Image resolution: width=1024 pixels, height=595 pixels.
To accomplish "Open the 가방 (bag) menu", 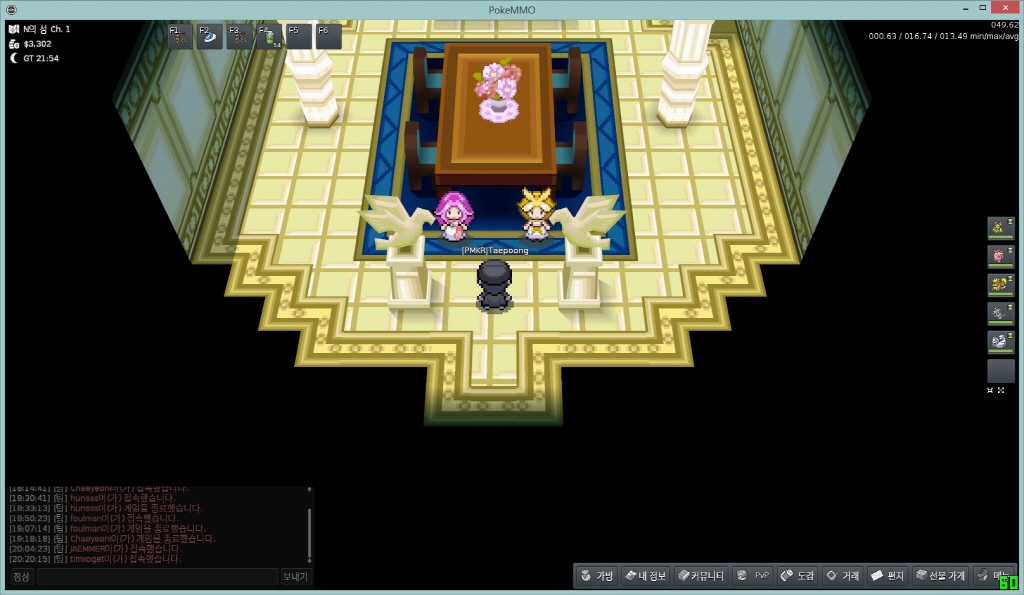I will pyautogui.click(x=597, y=576).
